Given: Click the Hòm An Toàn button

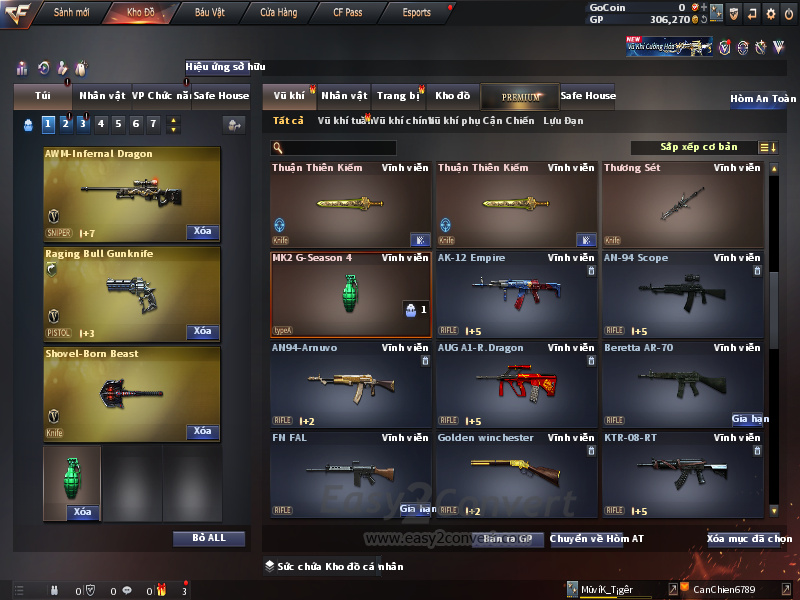Looking at the screenshot, I should [x=763, y=99].
